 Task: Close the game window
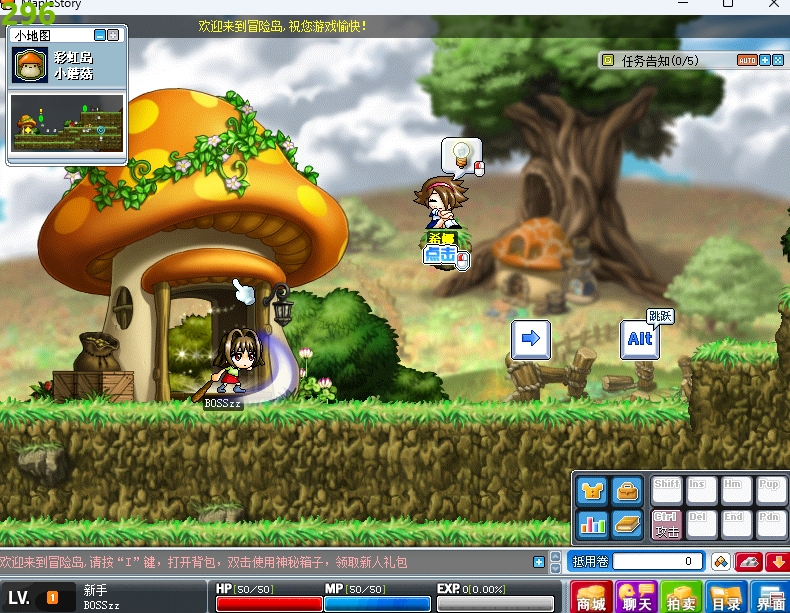point(771,5)
